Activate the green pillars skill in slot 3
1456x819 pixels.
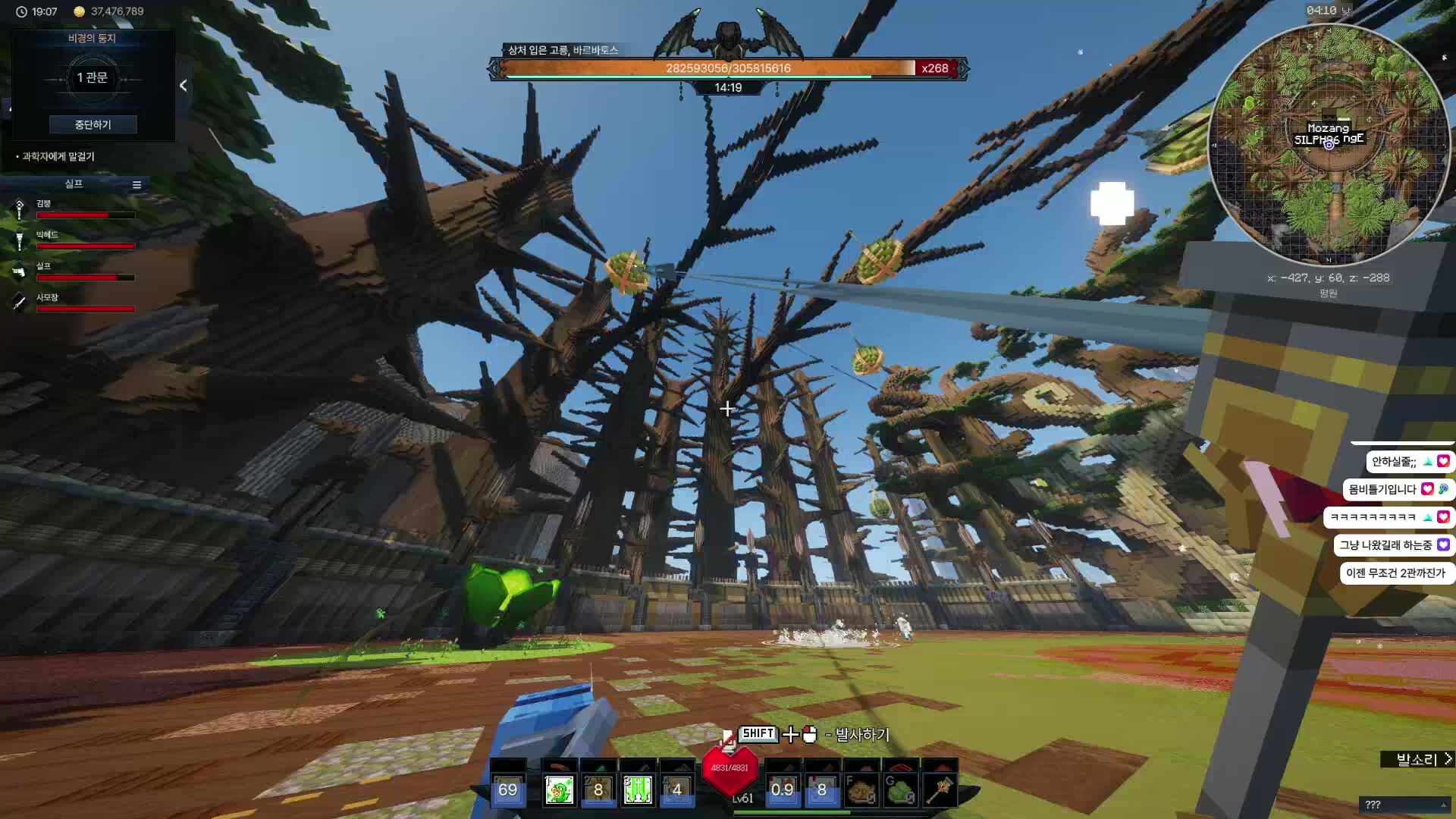(x=638, y=789)
